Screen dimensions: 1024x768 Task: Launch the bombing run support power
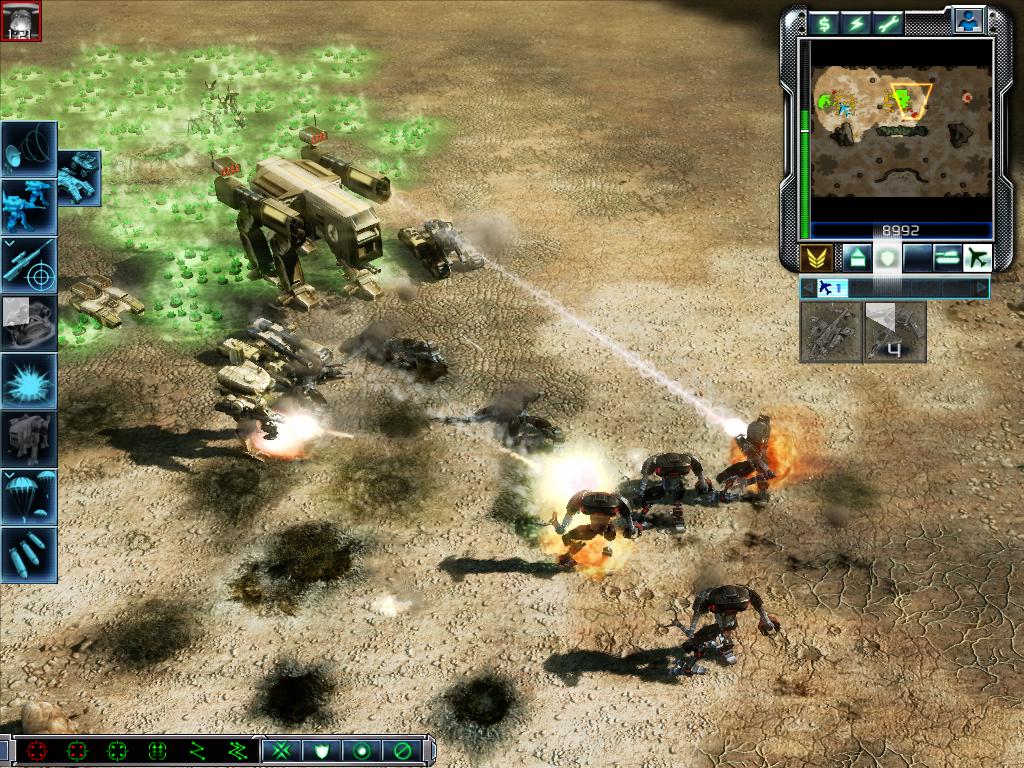coord(29,554)
